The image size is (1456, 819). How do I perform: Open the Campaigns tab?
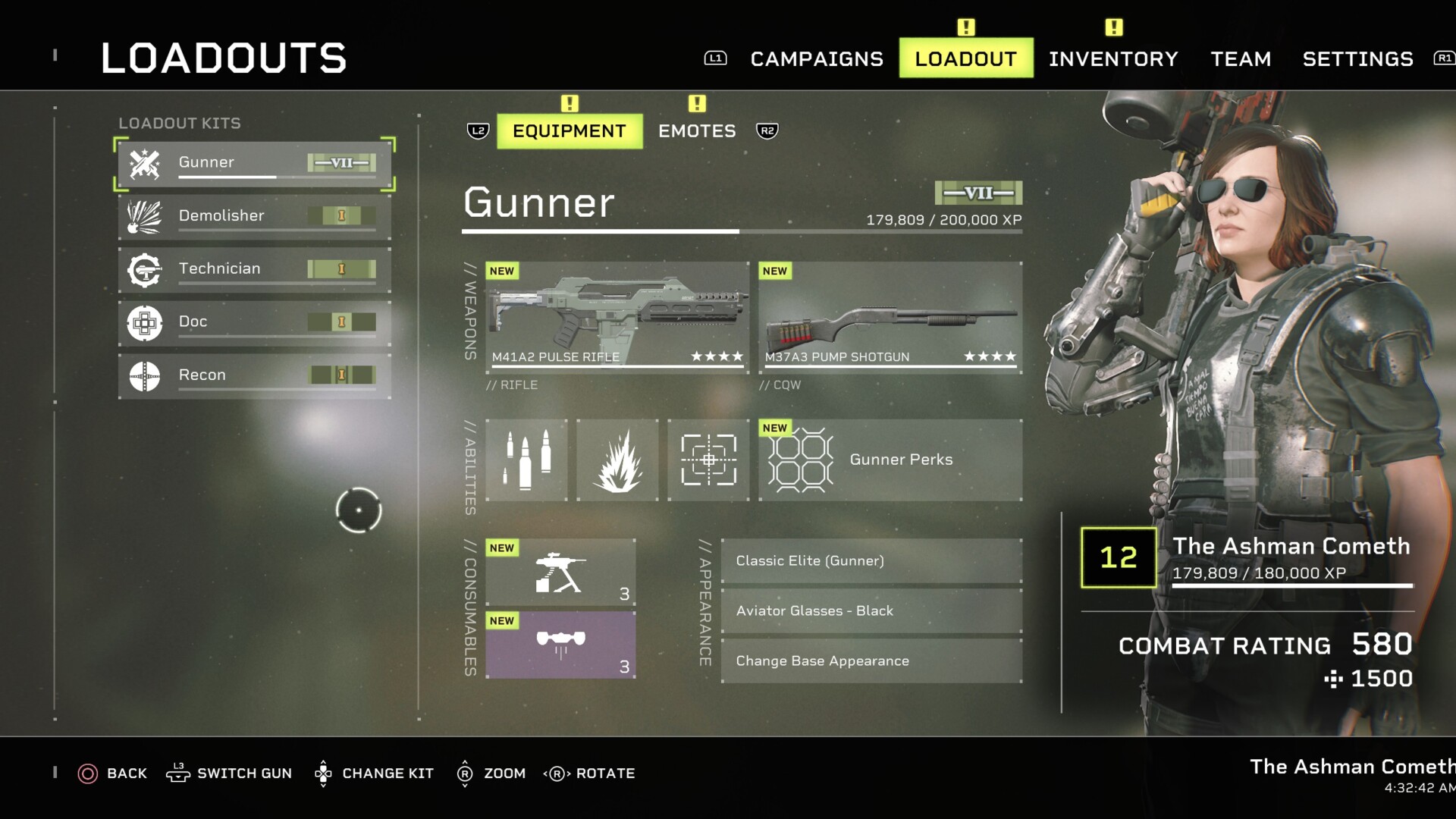[x=817, y=58]
